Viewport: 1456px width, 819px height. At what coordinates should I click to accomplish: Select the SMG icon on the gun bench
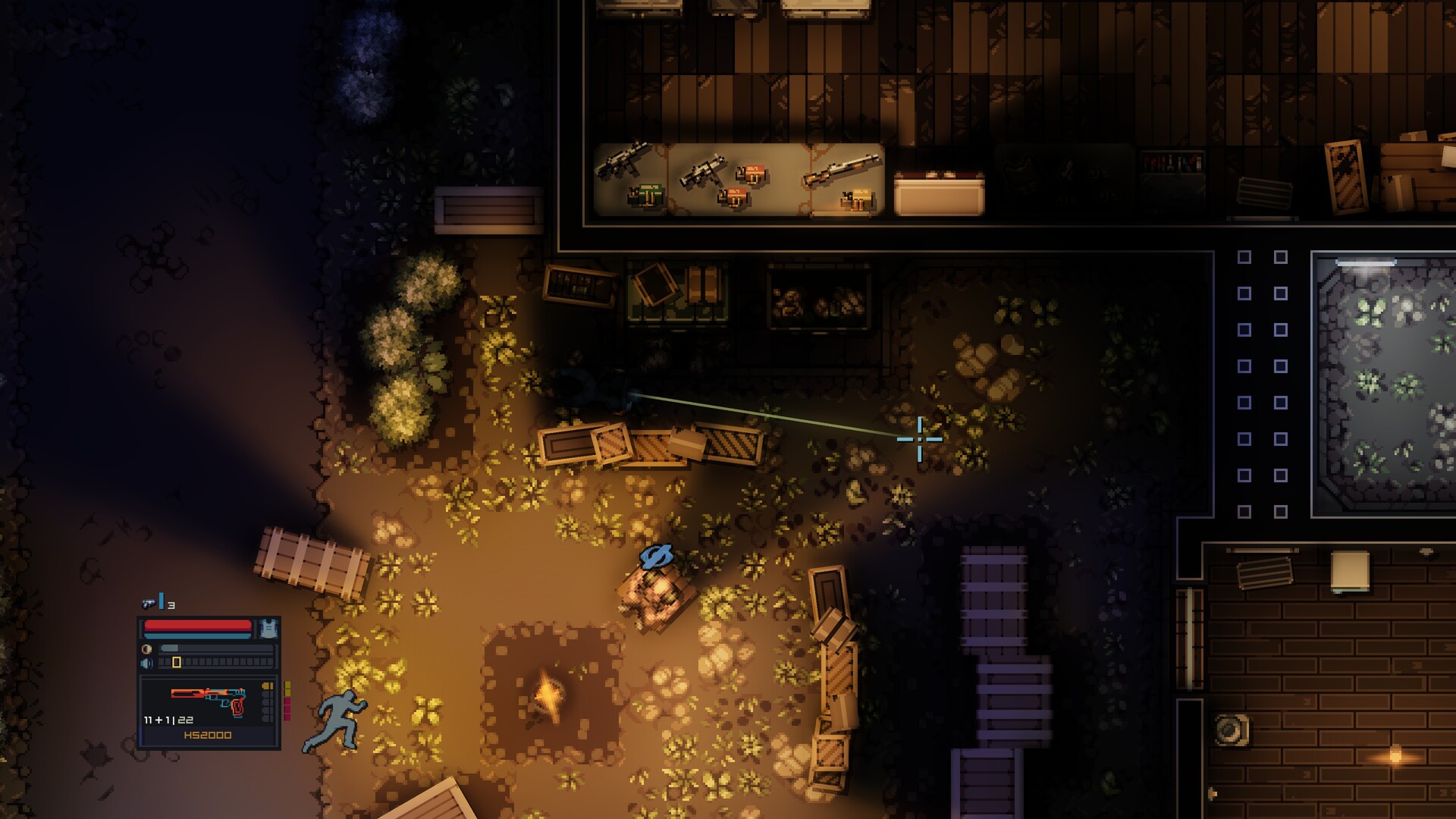pyautogui.click(x=623, y=162)
